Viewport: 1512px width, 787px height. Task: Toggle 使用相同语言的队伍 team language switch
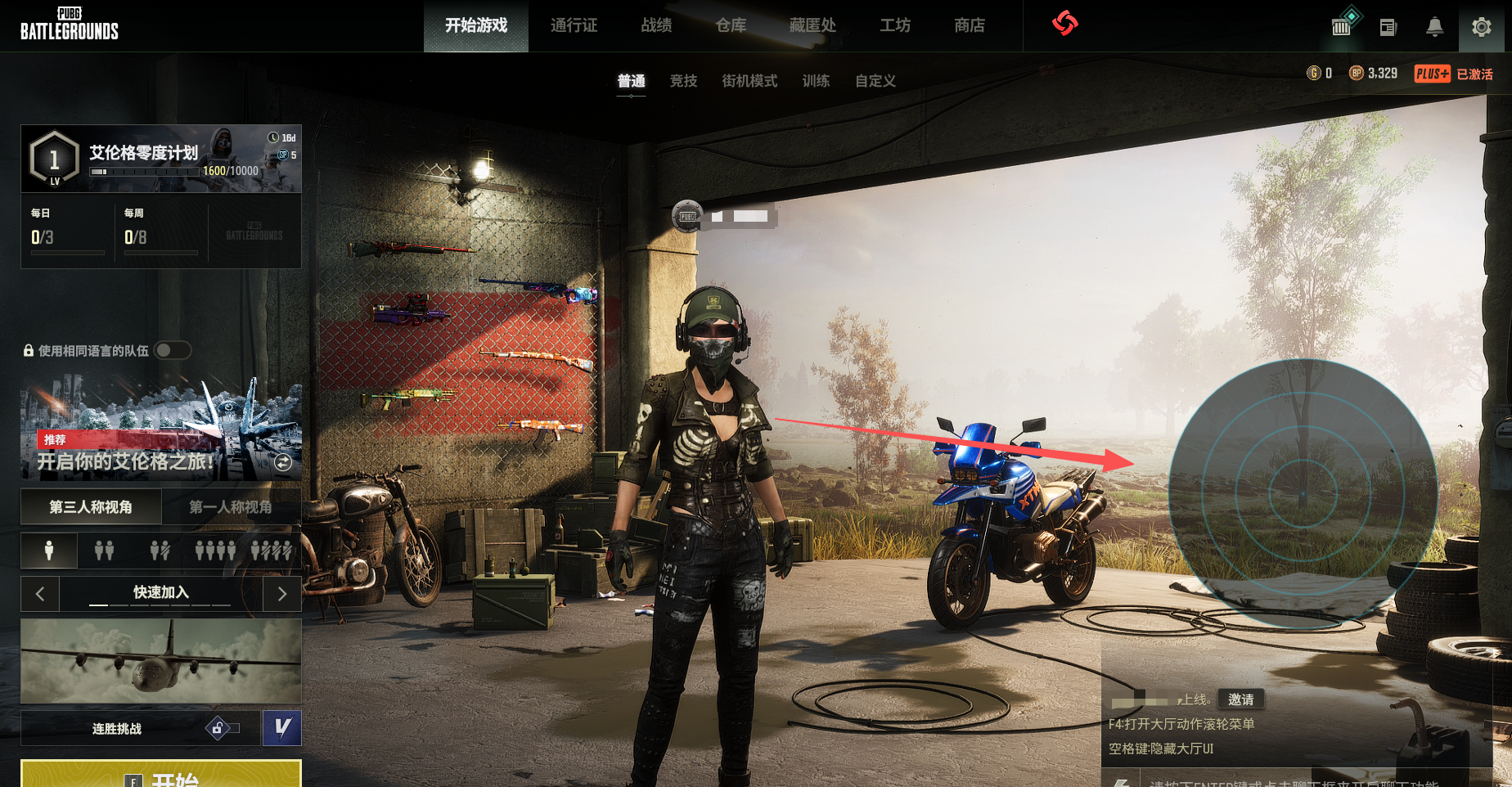tap(173, 350)
